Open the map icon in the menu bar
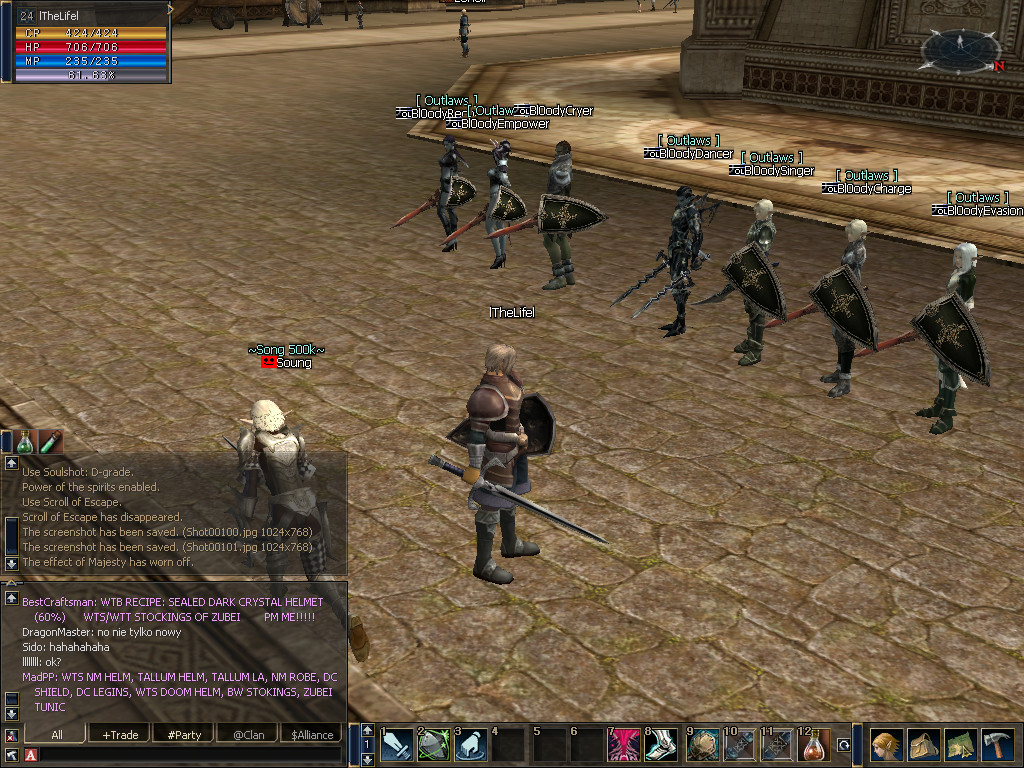Screen dimensions: 1024x768 [960, 745]
